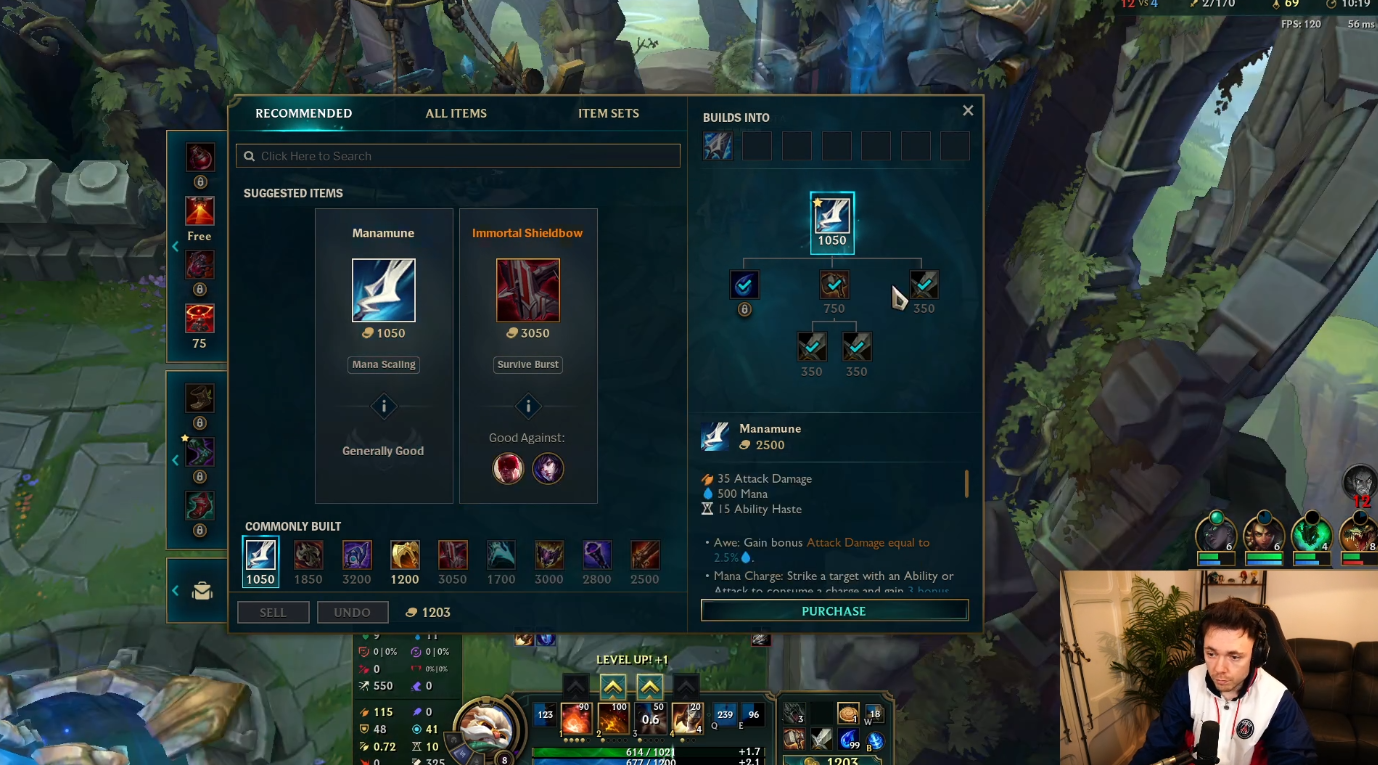The image size is (1378, 765).
Task: Select the 750 gold component in item tree
Action: (x=834, y=285)
